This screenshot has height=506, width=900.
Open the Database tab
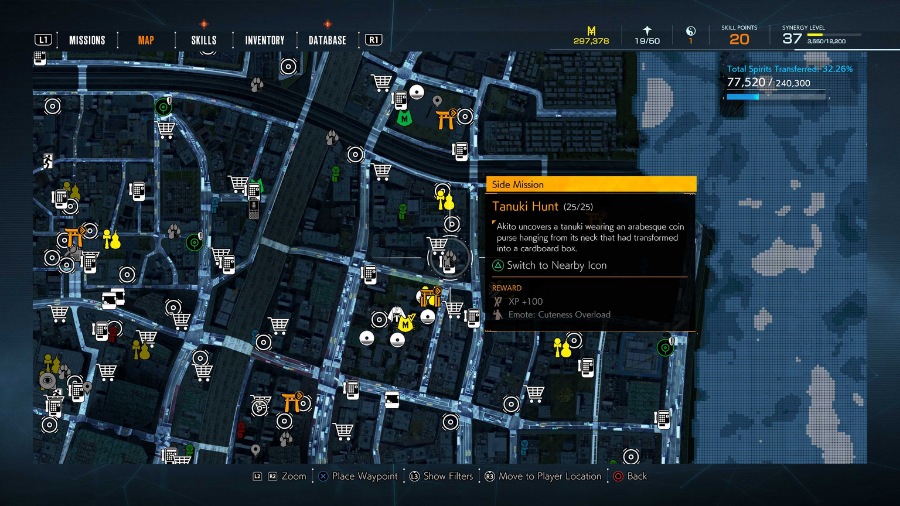327,40
